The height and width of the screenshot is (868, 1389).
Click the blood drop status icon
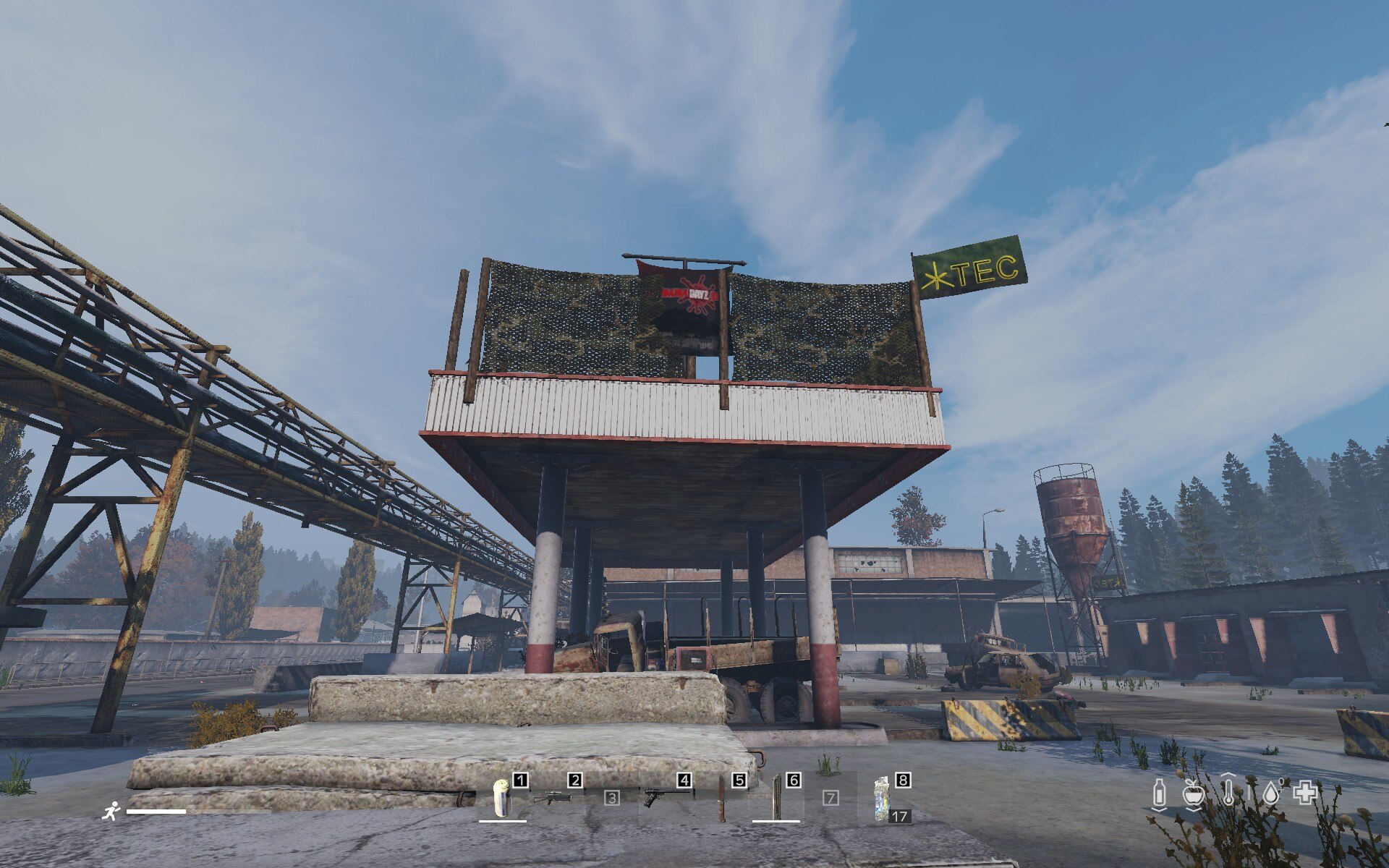tap(1271, 793)
